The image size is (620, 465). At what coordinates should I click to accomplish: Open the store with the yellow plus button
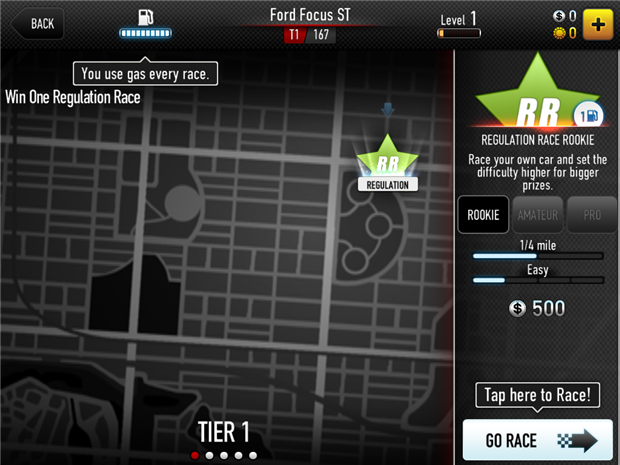pos(598,24)
